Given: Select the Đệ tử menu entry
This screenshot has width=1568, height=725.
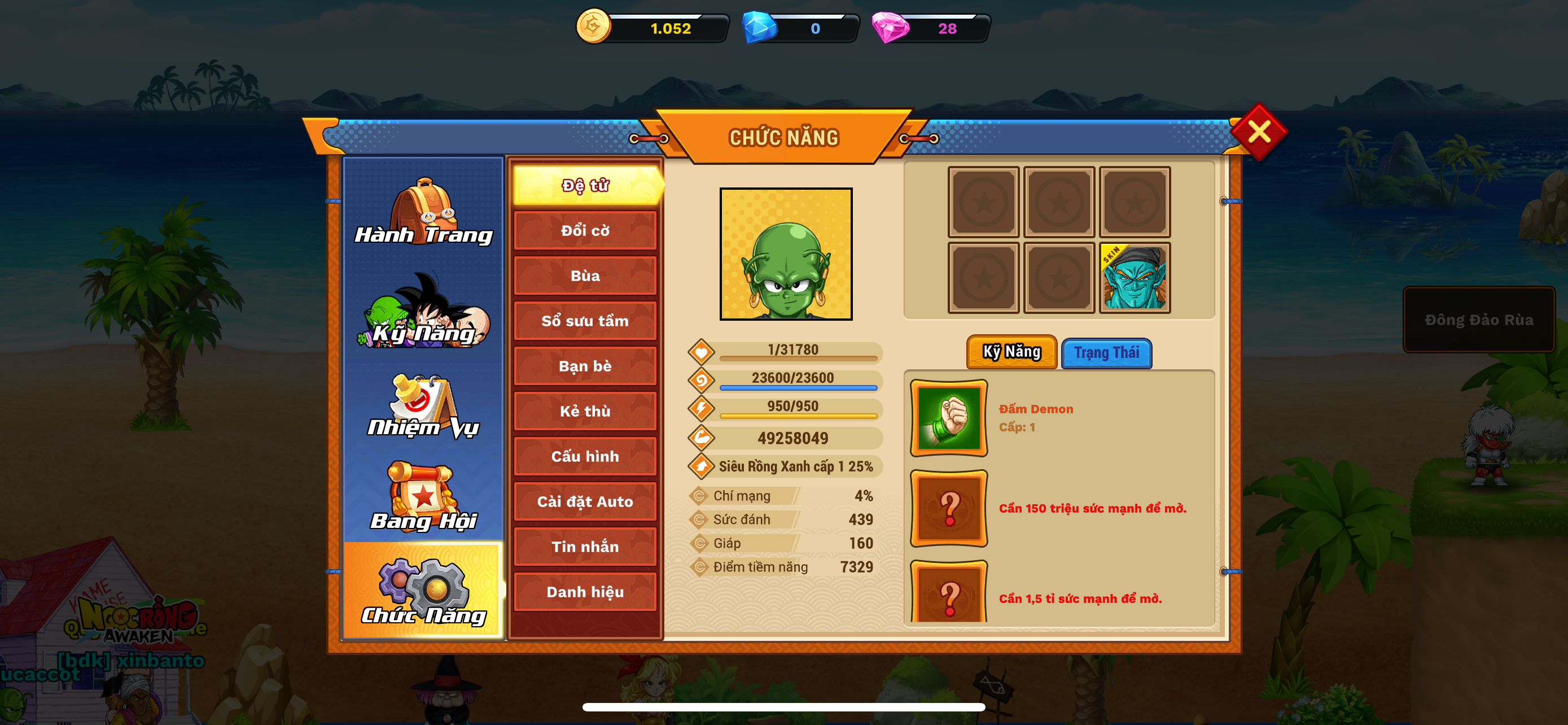Looking at the screenshot, I should click(x=585, y=185).
